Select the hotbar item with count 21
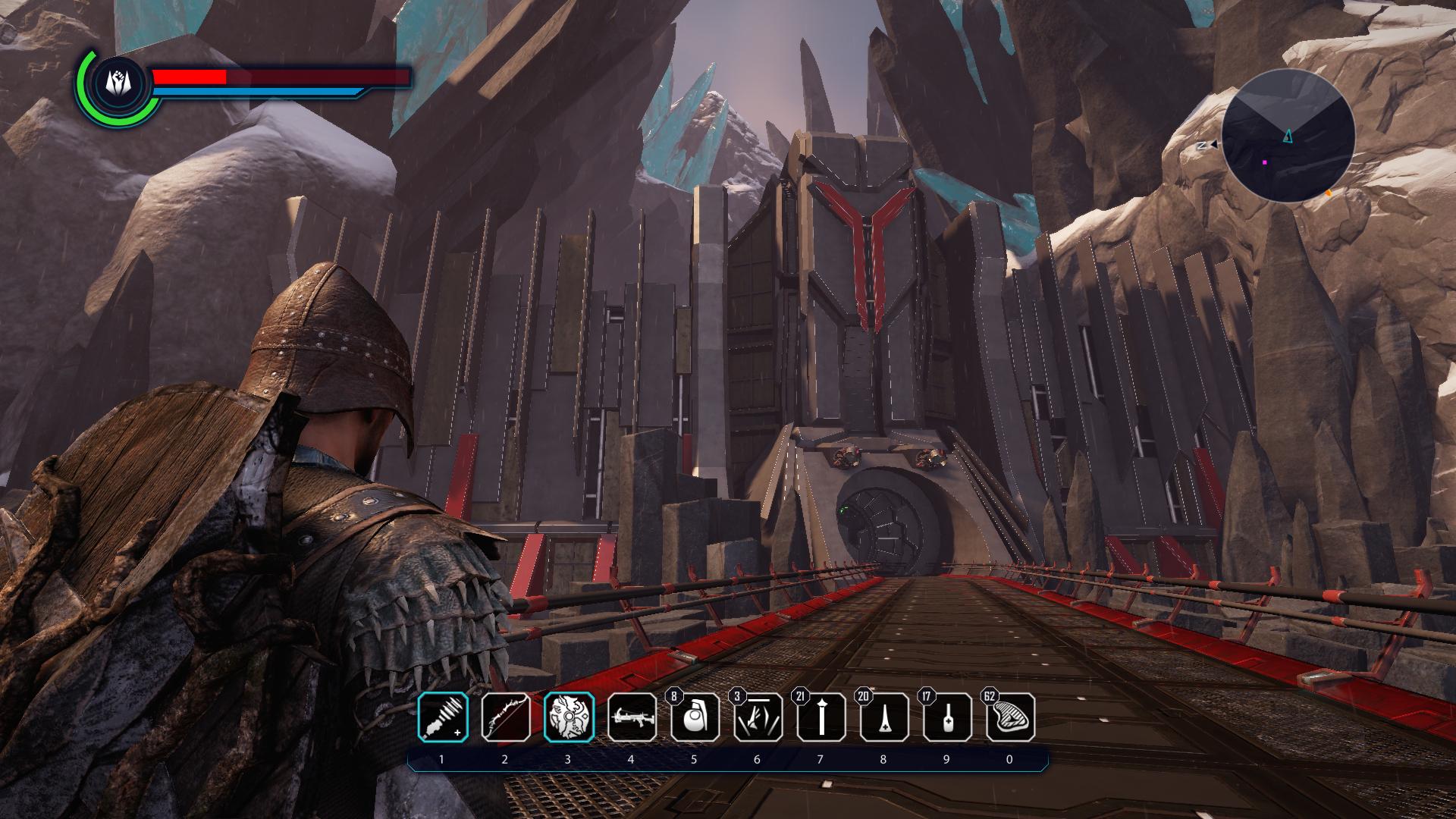1456x819 pixels. click(x=821, y=717)
